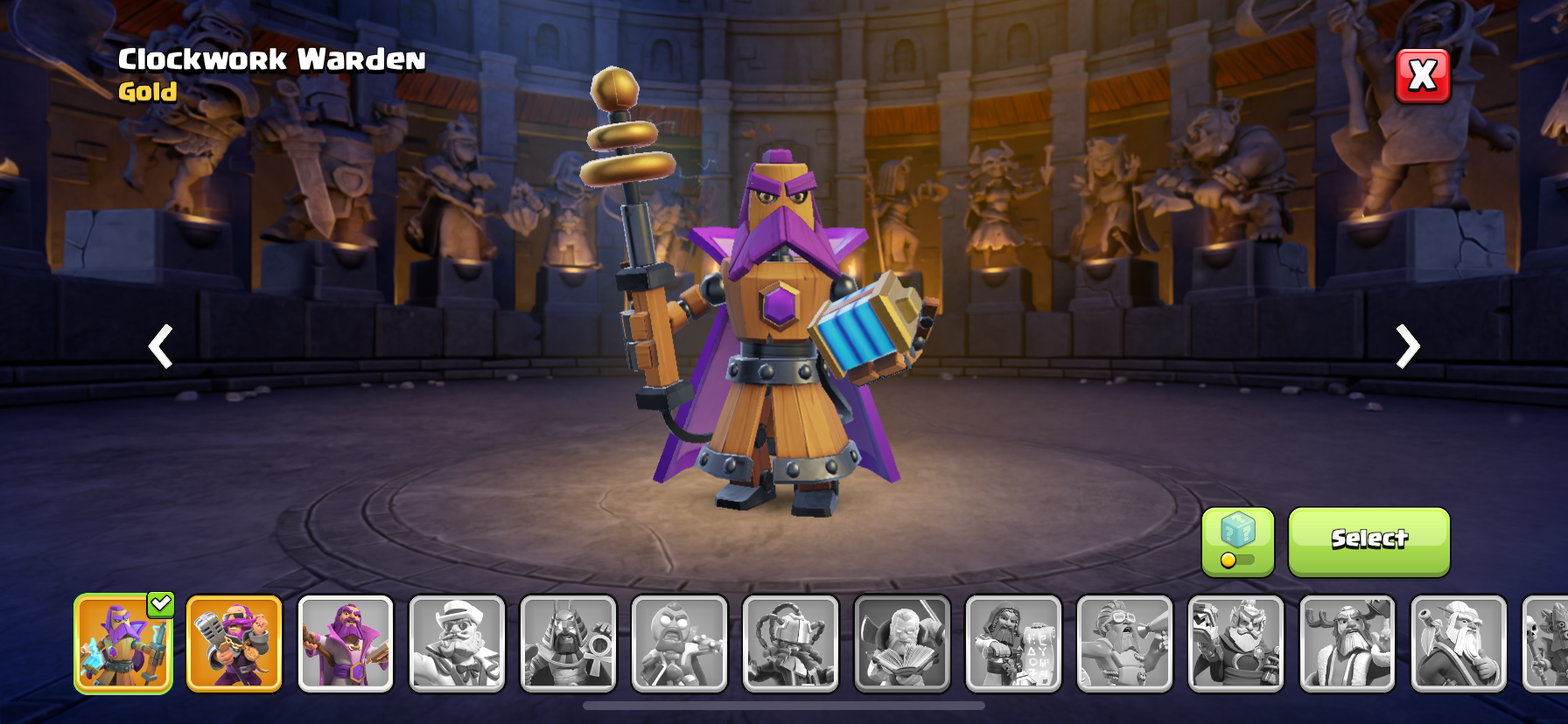Preview the locked Warden holding a rune scroll
The width and height of the screenshot is (1568, 724).
(x=1013, y=644)
